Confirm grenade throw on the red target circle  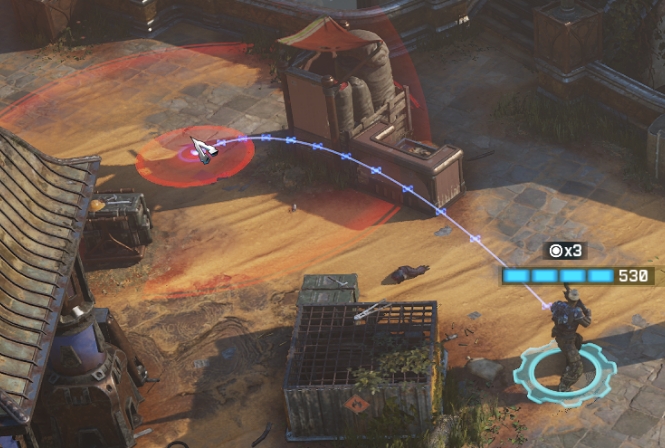click(x=195, y=155)
